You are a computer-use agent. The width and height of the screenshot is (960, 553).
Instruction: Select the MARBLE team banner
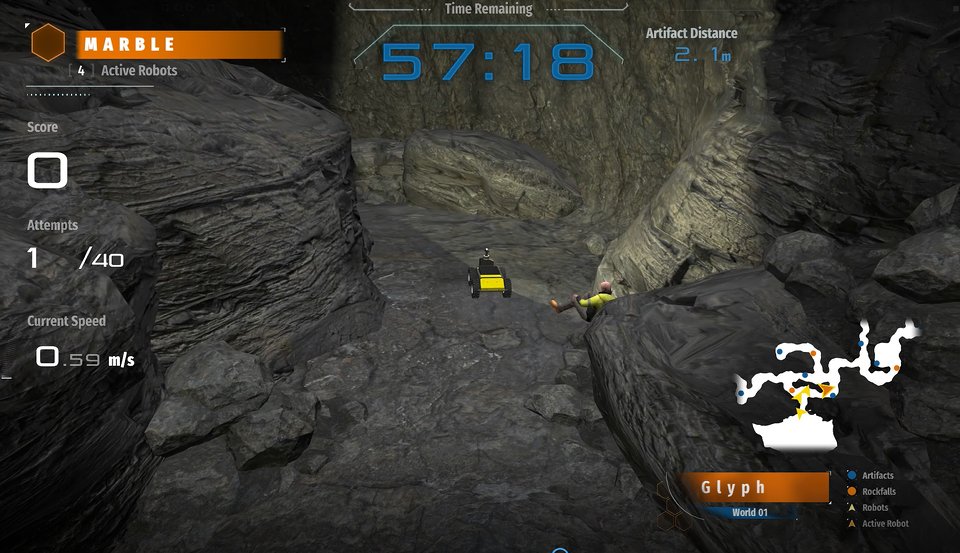[179, 45]
